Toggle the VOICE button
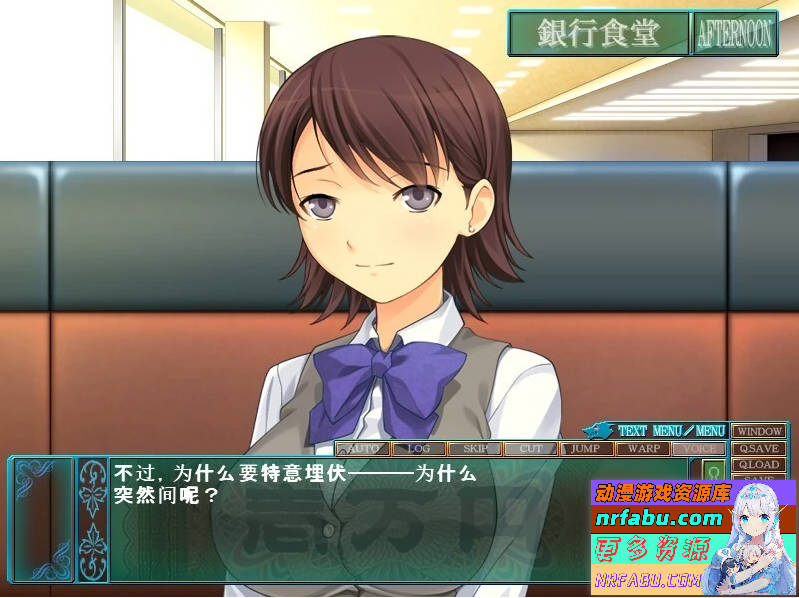 pyautogui.click(x=698, y=449)
